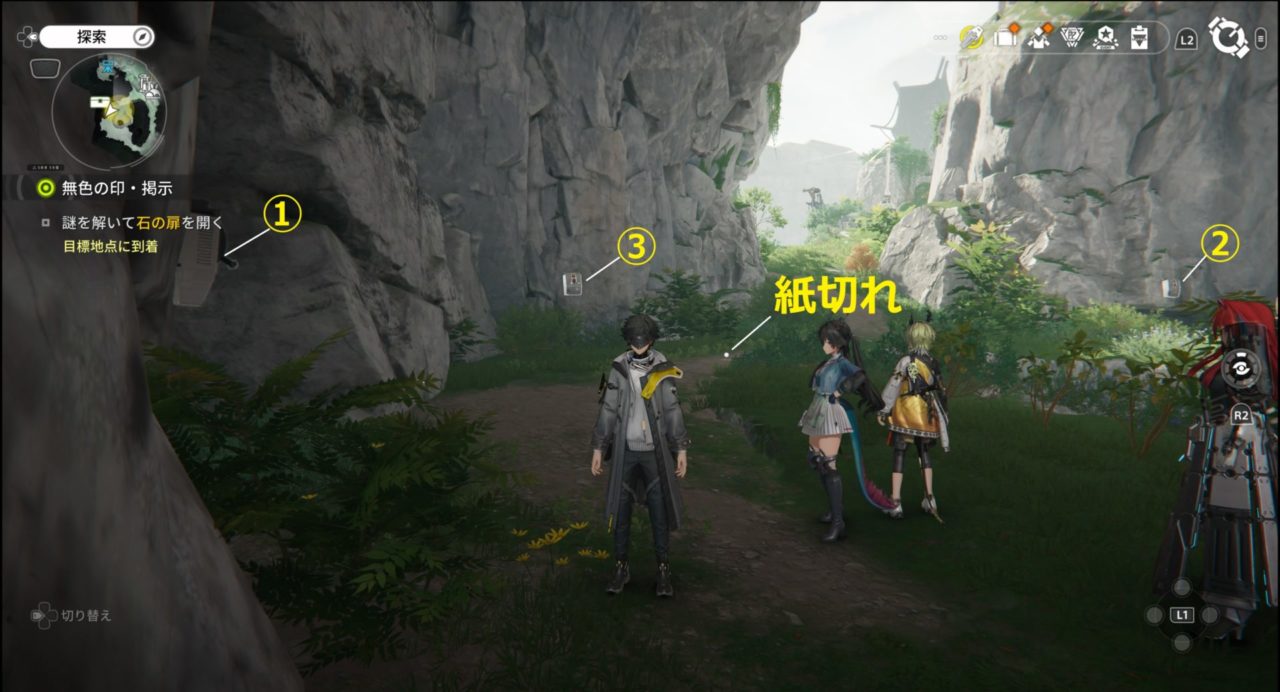
Task: Open the briefcase inventory icon
Action: click(1005, 37)
